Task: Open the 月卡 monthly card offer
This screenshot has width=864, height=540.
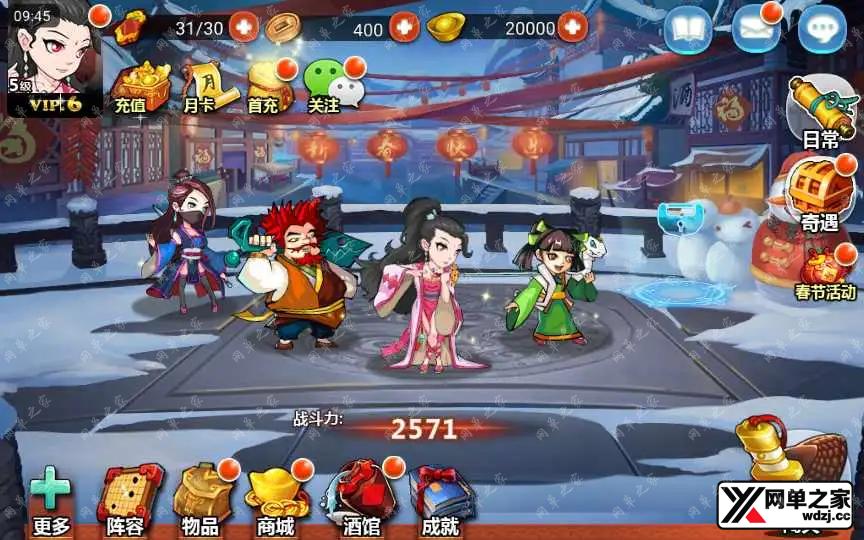Action: [x=201, y=85]
